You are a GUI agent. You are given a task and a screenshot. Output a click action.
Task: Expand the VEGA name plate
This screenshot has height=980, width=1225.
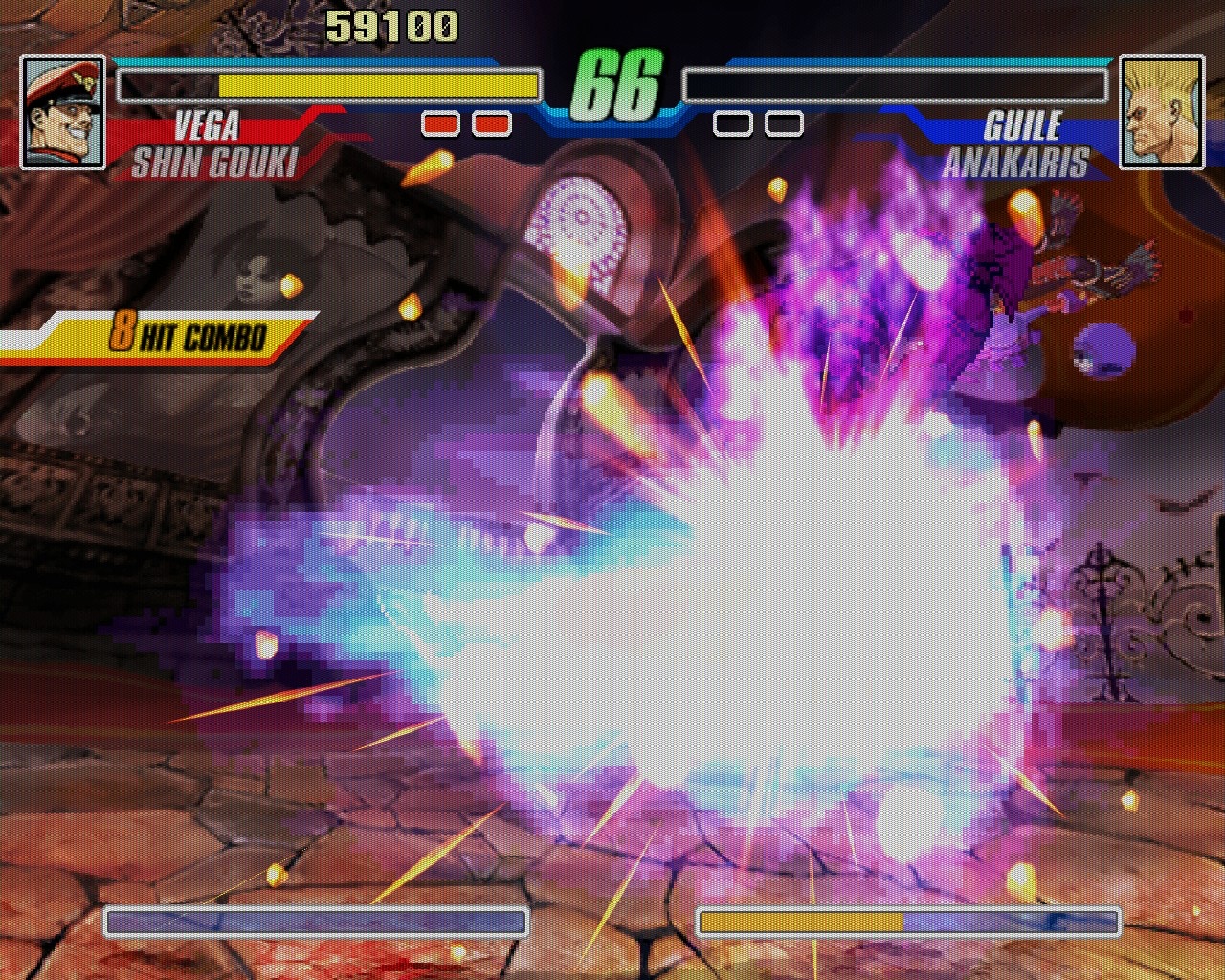[x=209, y=124]
